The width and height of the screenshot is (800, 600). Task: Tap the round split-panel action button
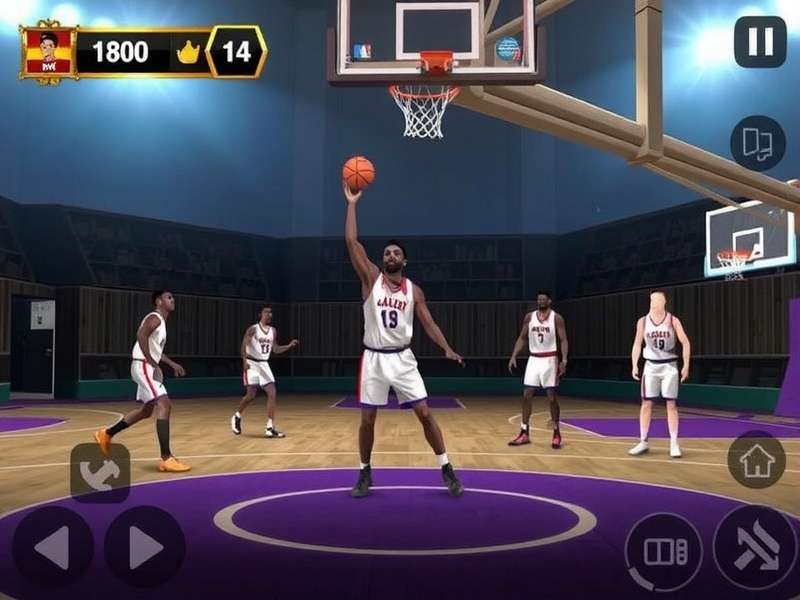tap(664, 551)
